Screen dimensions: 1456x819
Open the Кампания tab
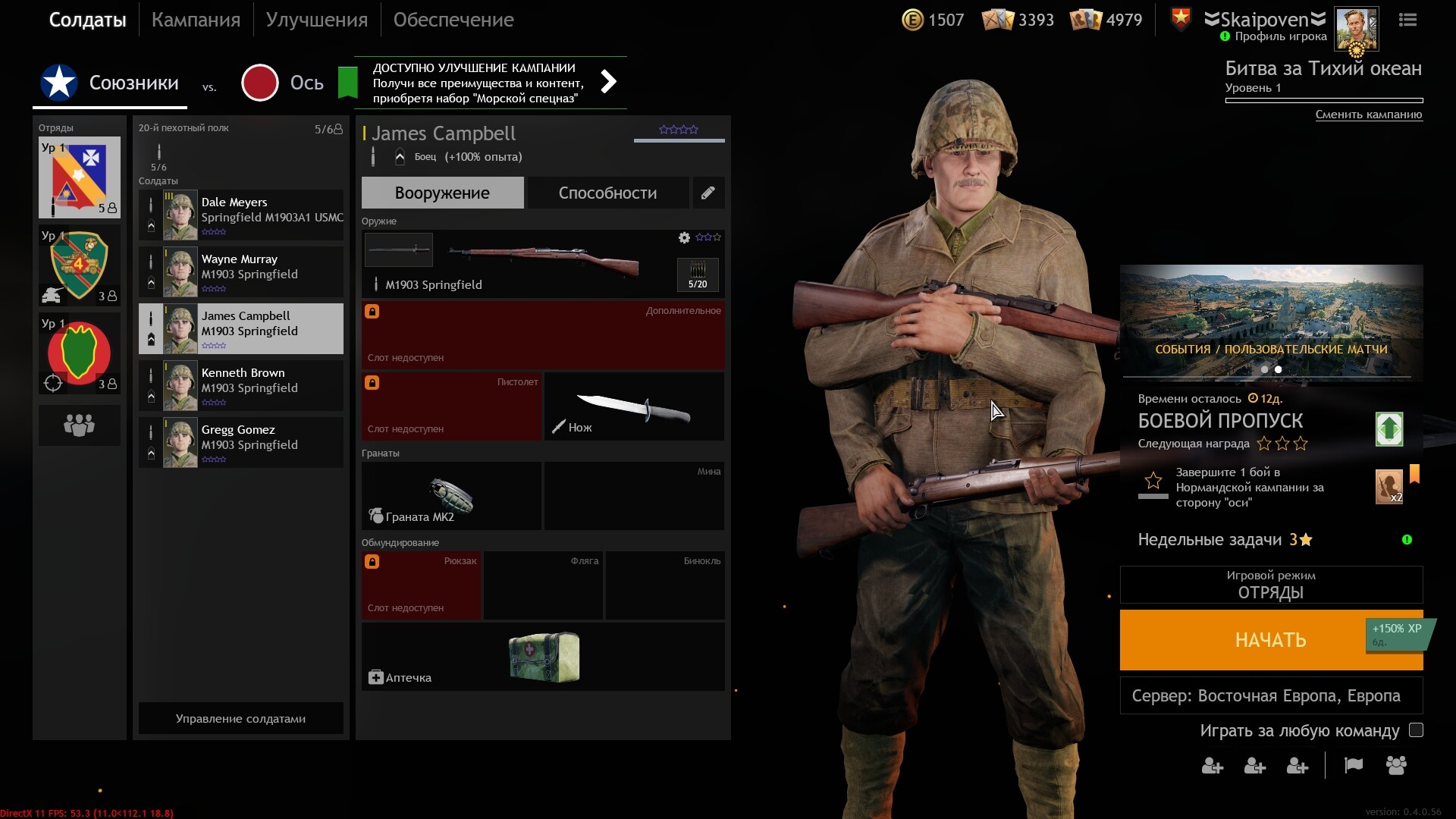(x=196, y=20)
